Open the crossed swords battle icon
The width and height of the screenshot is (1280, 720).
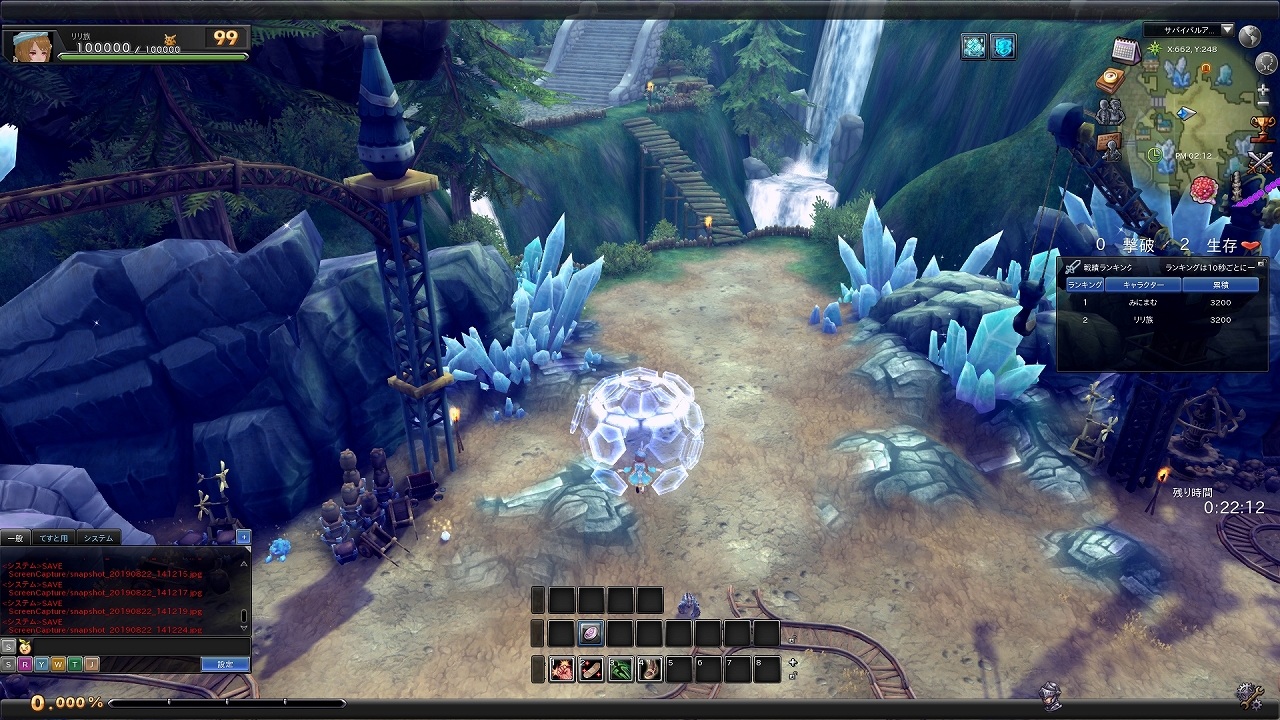coord(1261,161)
